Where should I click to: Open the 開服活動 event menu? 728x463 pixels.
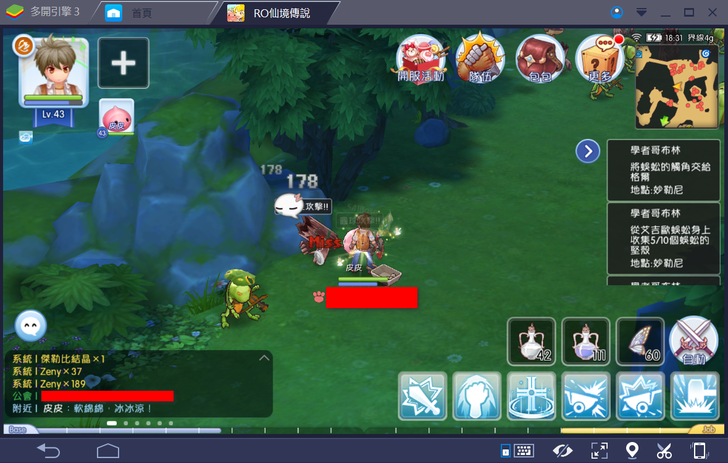tap(421, 60)
